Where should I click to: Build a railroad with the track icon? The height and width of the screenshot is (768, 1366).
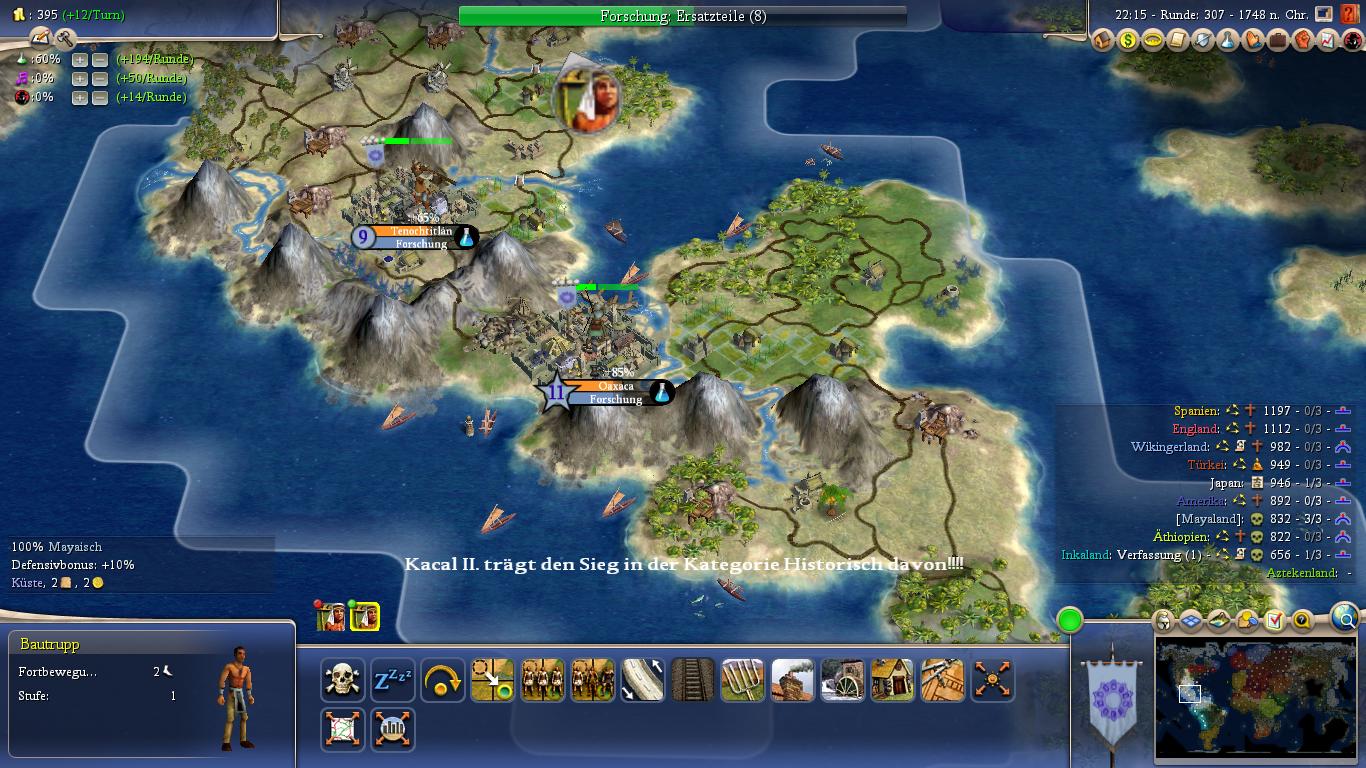[693, 680]
